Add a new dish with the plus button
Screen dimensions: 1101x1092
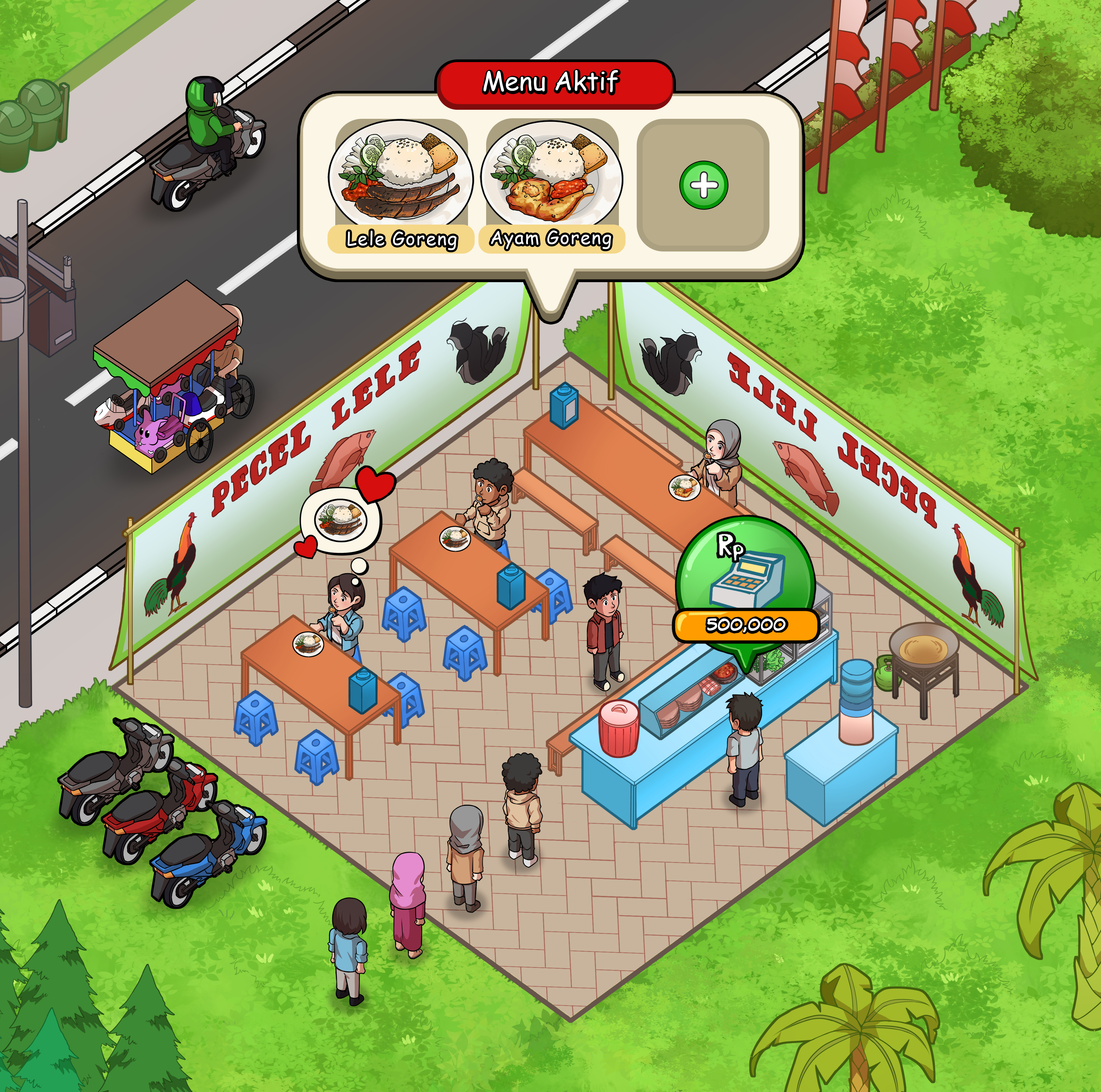click(x=703, y=185)
